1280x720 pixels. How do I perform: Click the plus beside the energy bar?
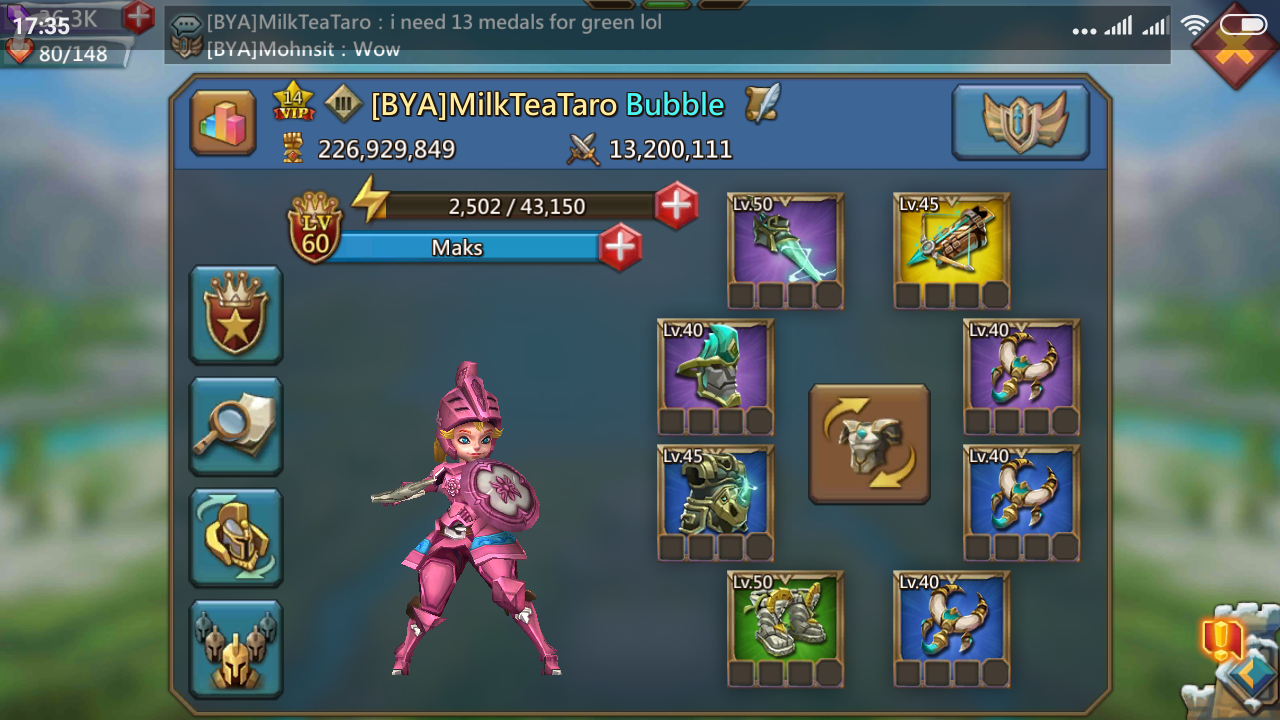point(676,207)
